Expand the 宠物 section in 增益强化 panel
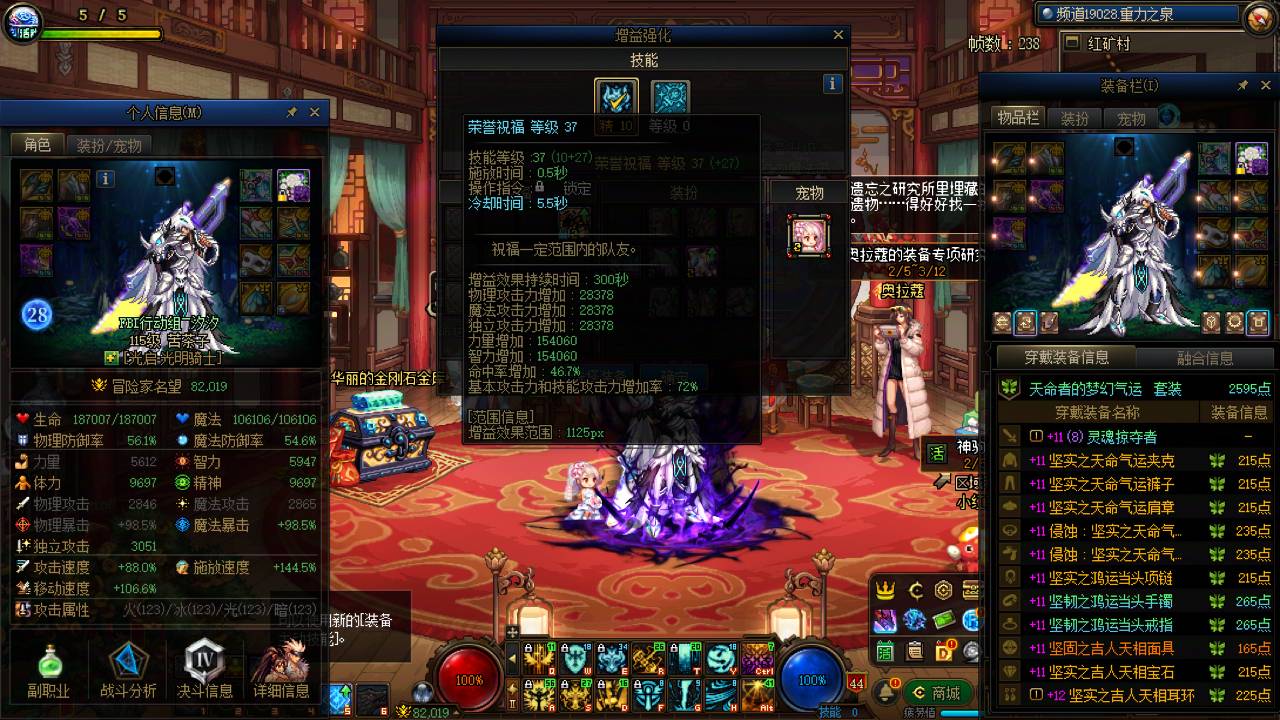 (810, 192)
